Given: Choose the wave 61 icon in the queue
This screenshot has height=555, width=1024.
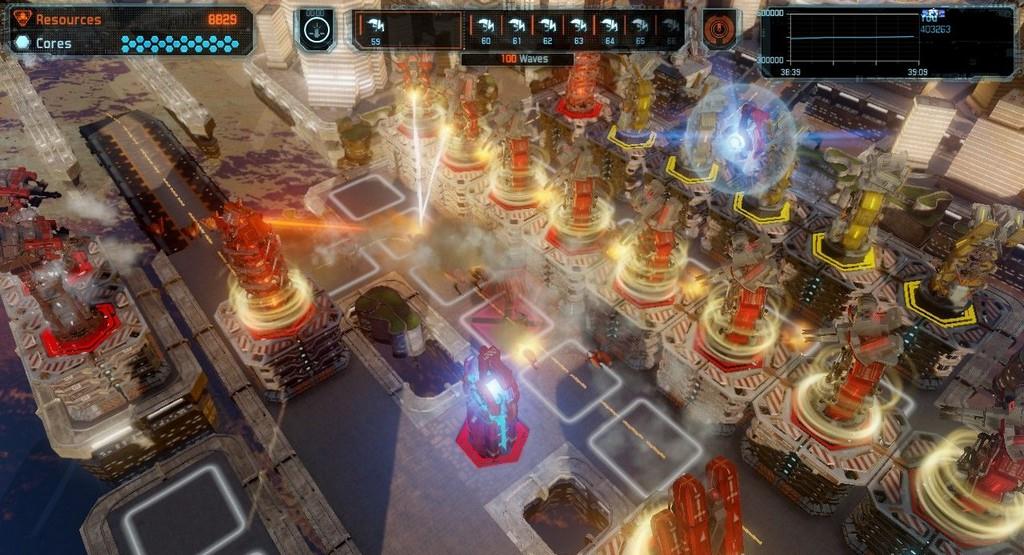Looking at the screenshot, I should point(517,29).
